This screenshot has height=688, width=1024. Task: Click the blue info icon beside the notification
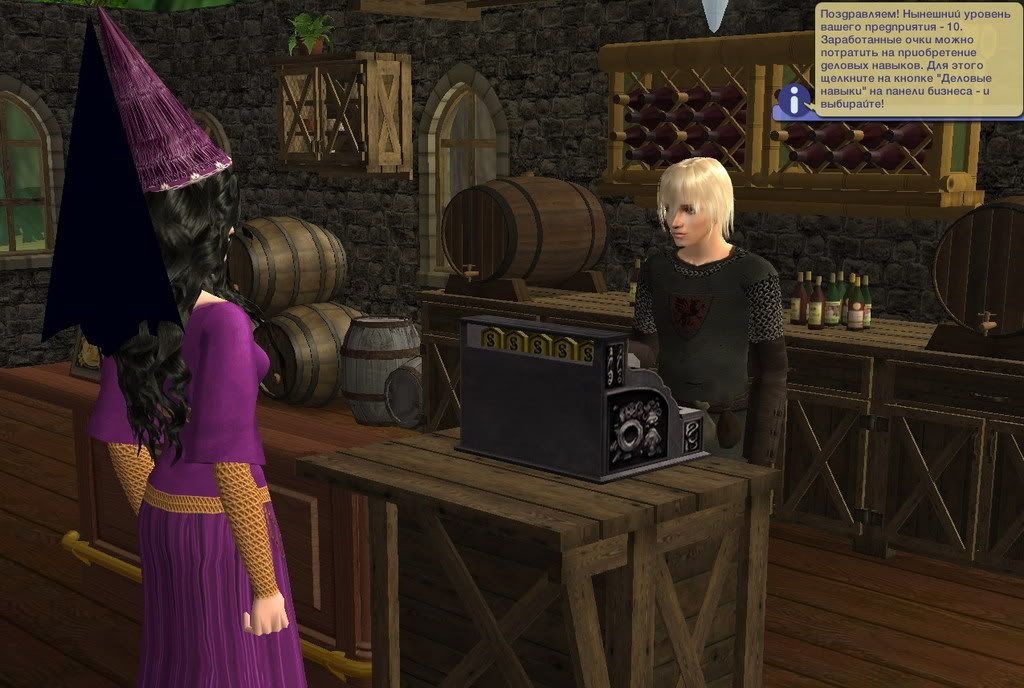click(795, 99)
